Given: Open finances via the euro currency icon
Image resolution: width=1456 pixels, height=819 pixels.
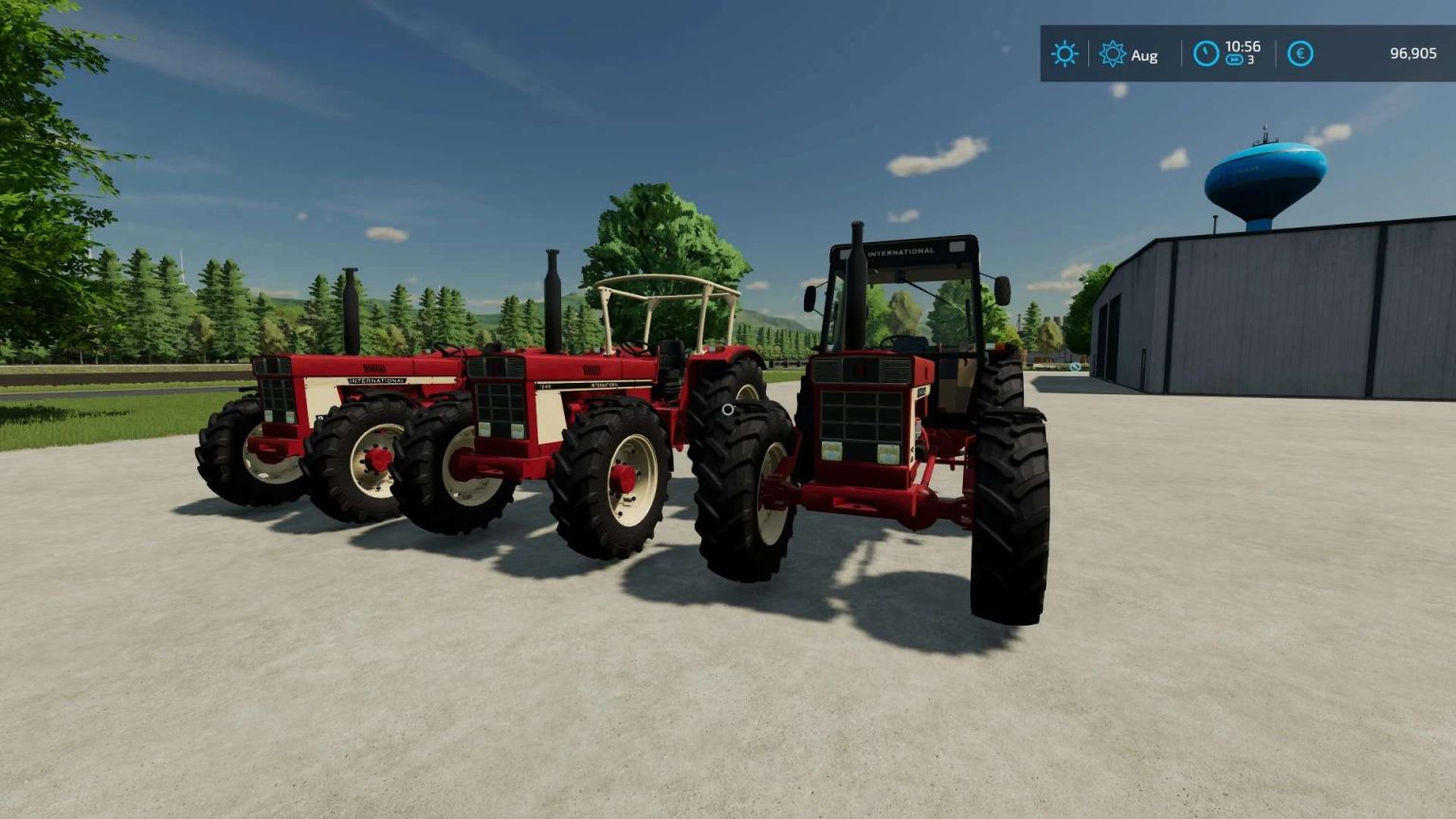Looking at the screenshot, I should coord(1301,53).
